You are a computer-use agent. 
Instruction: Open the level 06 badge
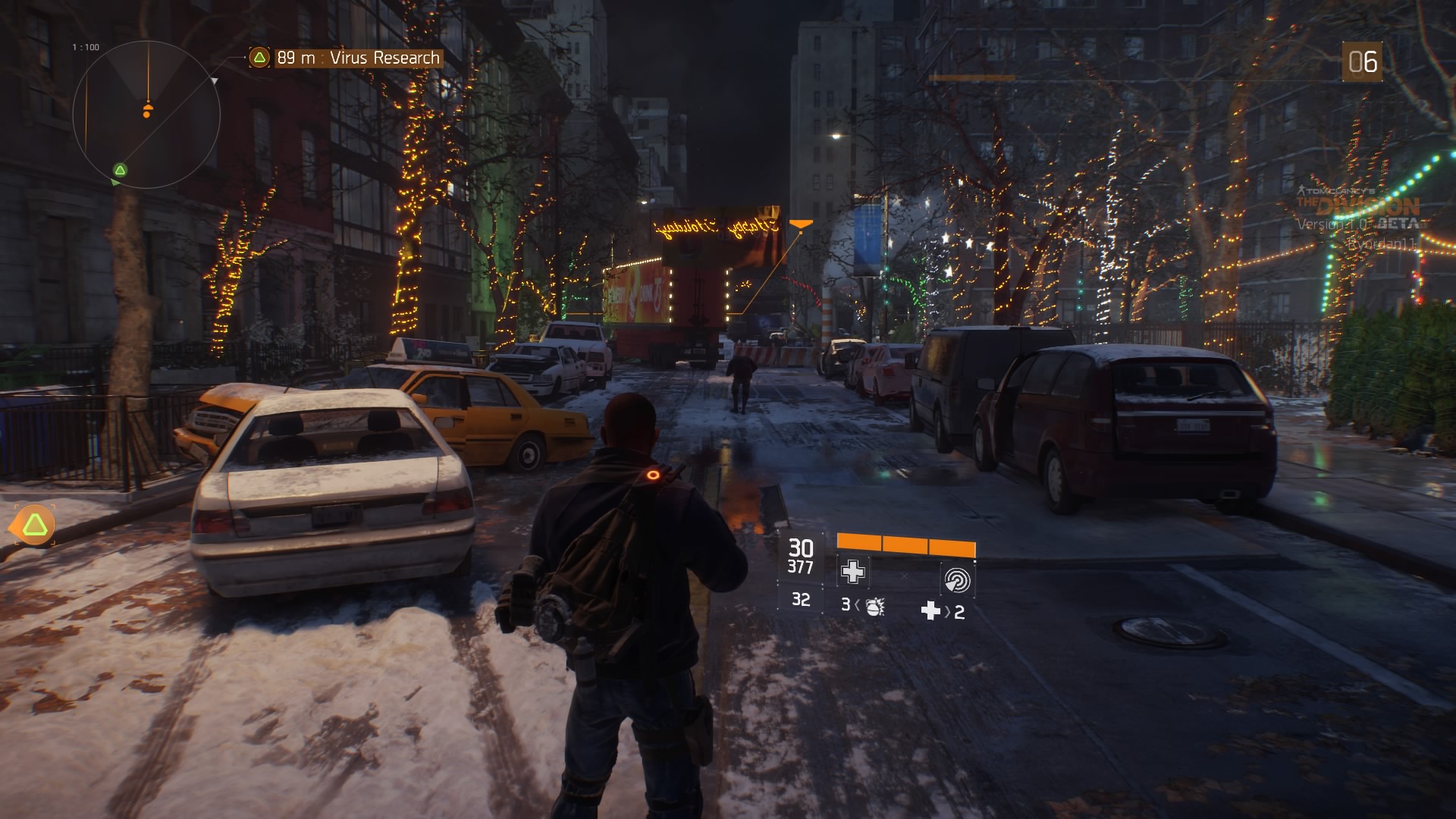tap(1362, 62)
